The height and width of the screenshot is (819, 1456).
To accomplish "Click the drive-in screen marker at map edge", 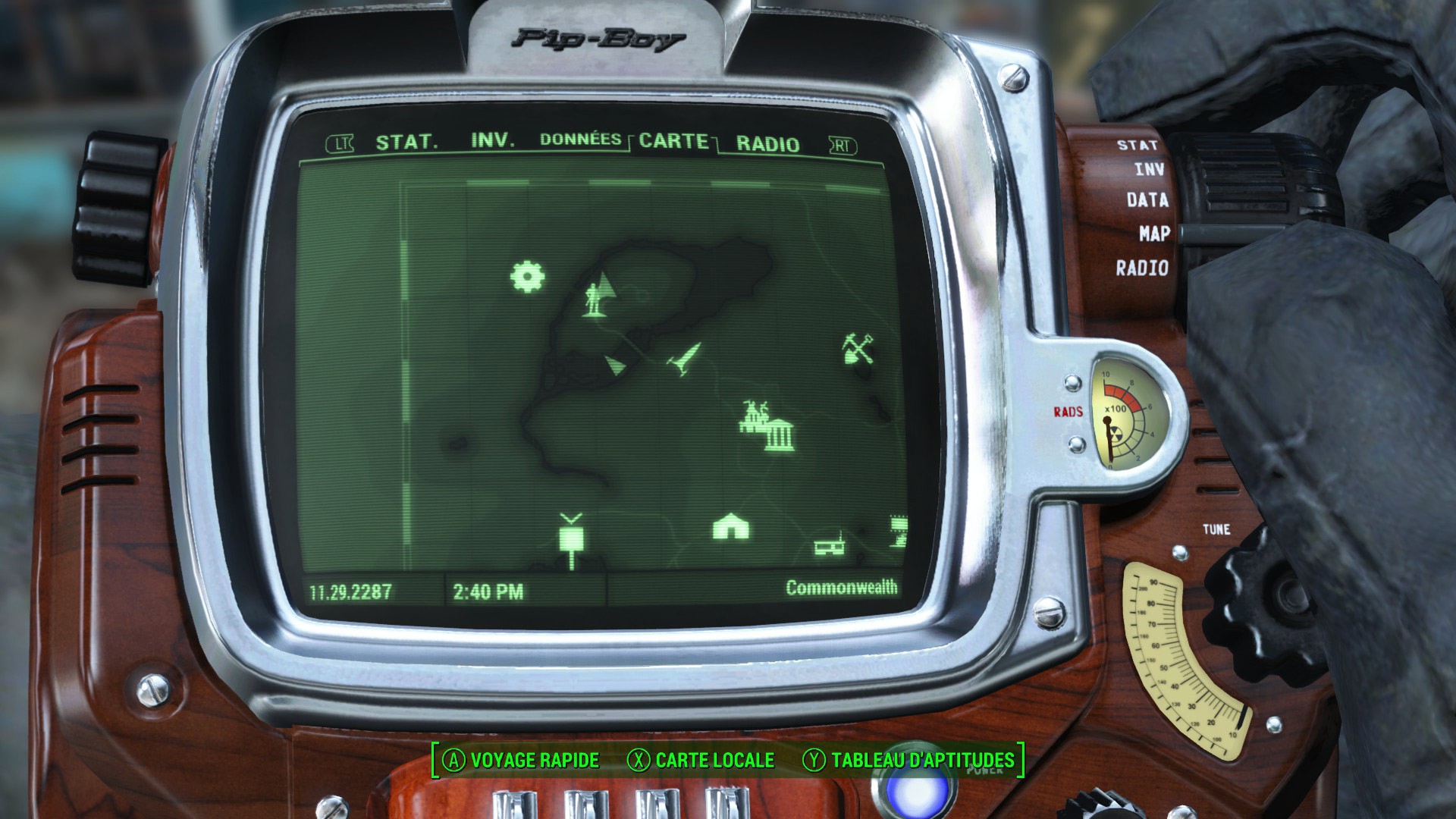I will pyautogui.click(x=899, y=530).
